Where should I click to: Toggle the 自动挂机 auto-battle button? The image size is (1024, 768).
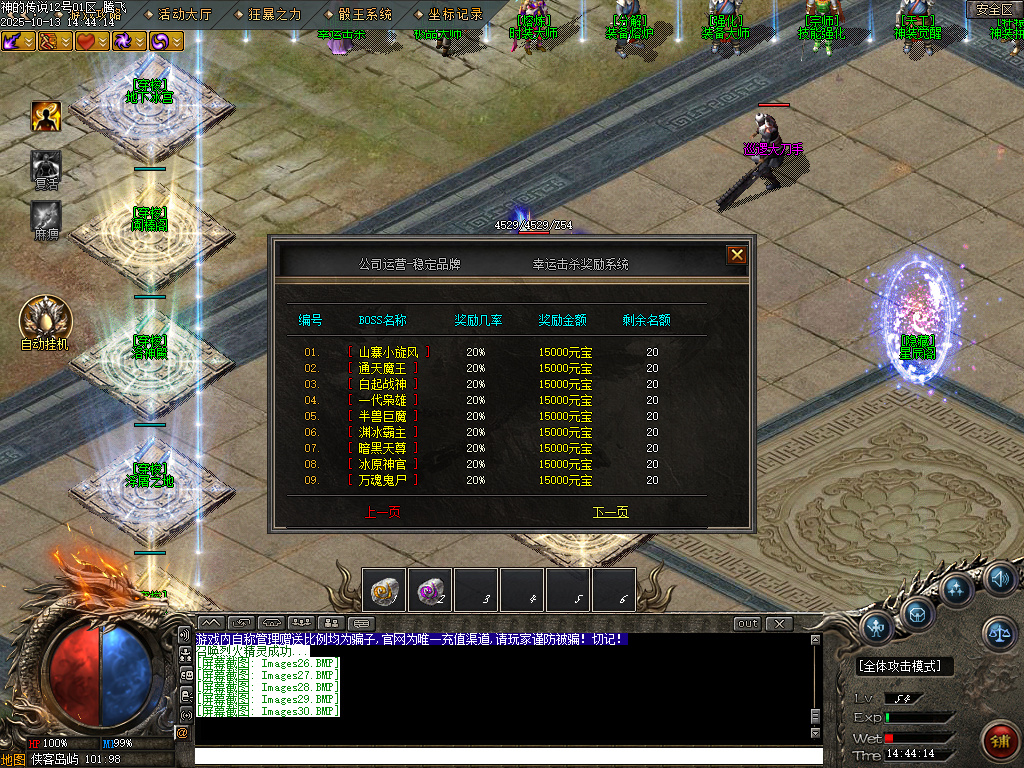pyautogui.click(x=45, y=319)
